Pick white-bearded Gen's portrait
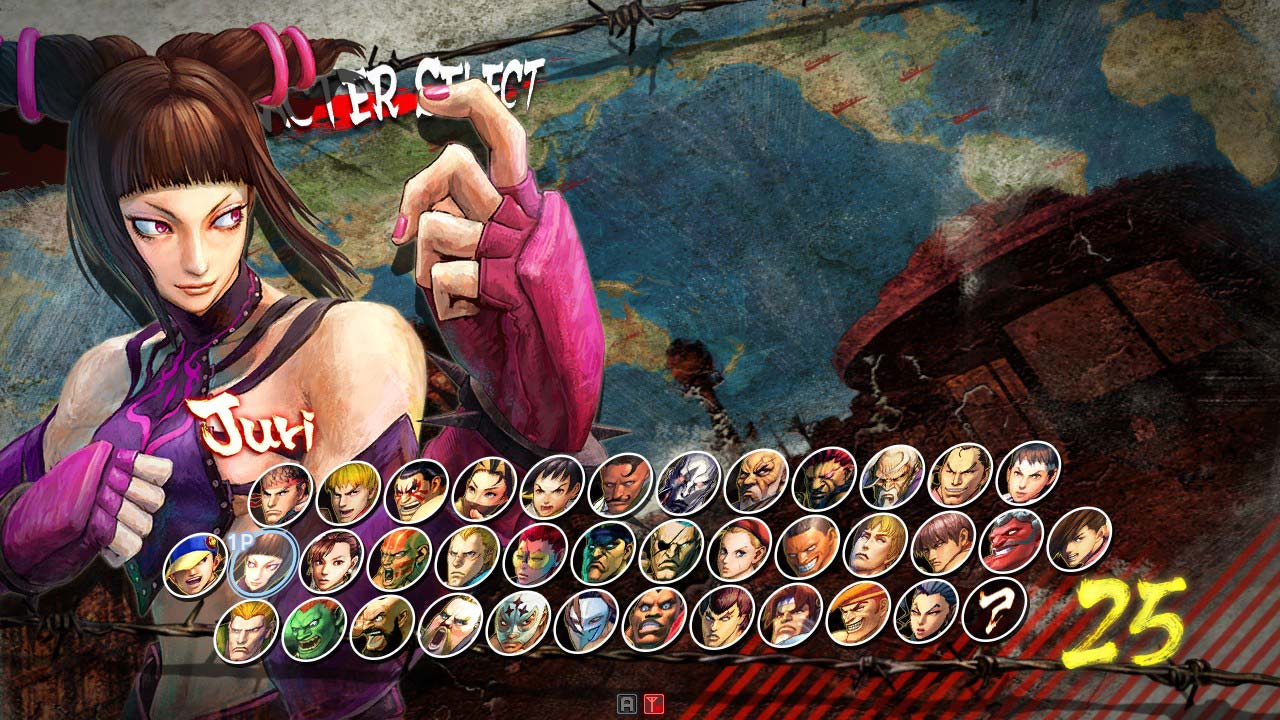1280x720 pixels. [892, 476]
